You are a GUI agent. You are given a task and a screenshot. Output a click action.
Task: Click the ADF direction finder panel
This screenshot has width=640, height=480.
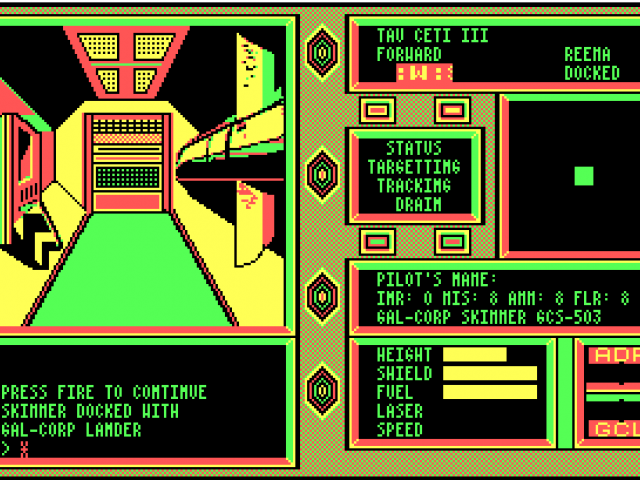click(611, 356)
